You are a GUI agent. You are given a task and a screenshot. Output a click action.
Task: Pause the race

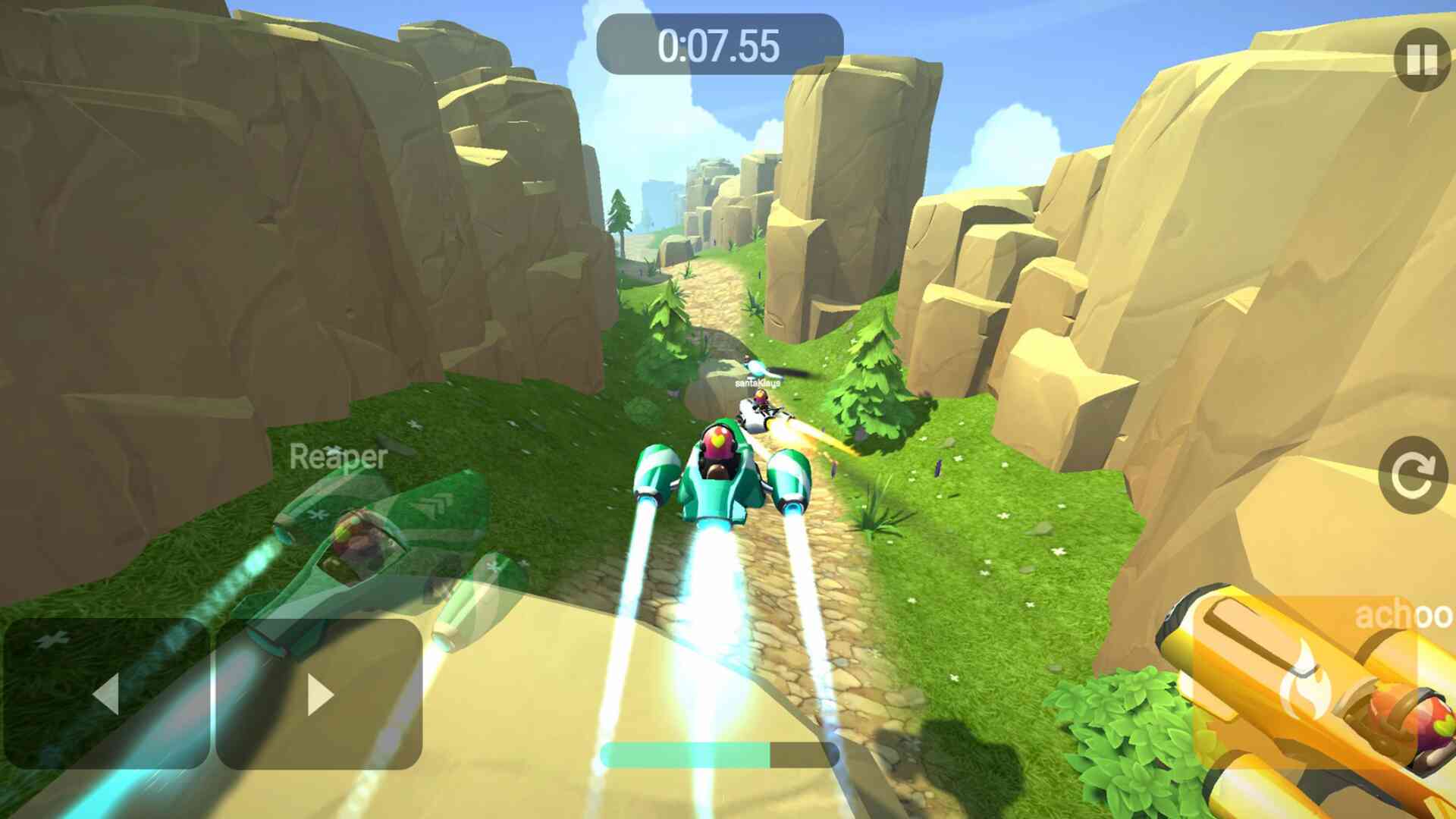[1421, 60]
